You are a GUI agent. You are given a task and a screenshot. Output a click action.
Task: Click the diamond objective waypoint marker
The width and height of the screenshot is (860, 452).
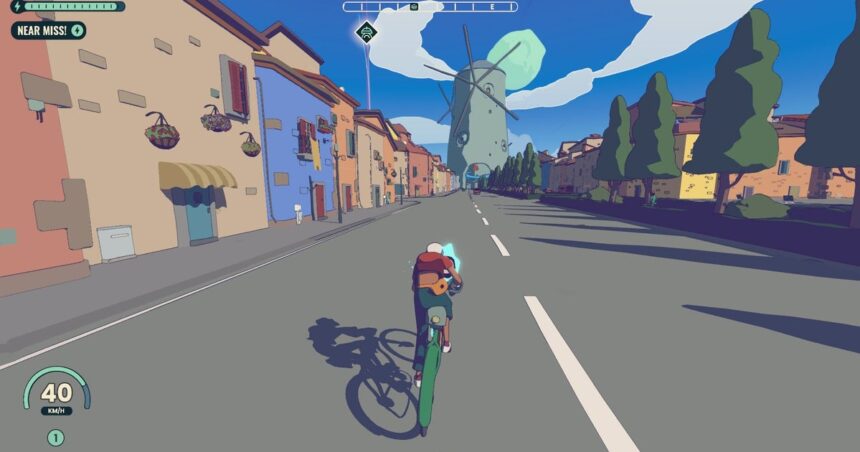click(366, 32)
